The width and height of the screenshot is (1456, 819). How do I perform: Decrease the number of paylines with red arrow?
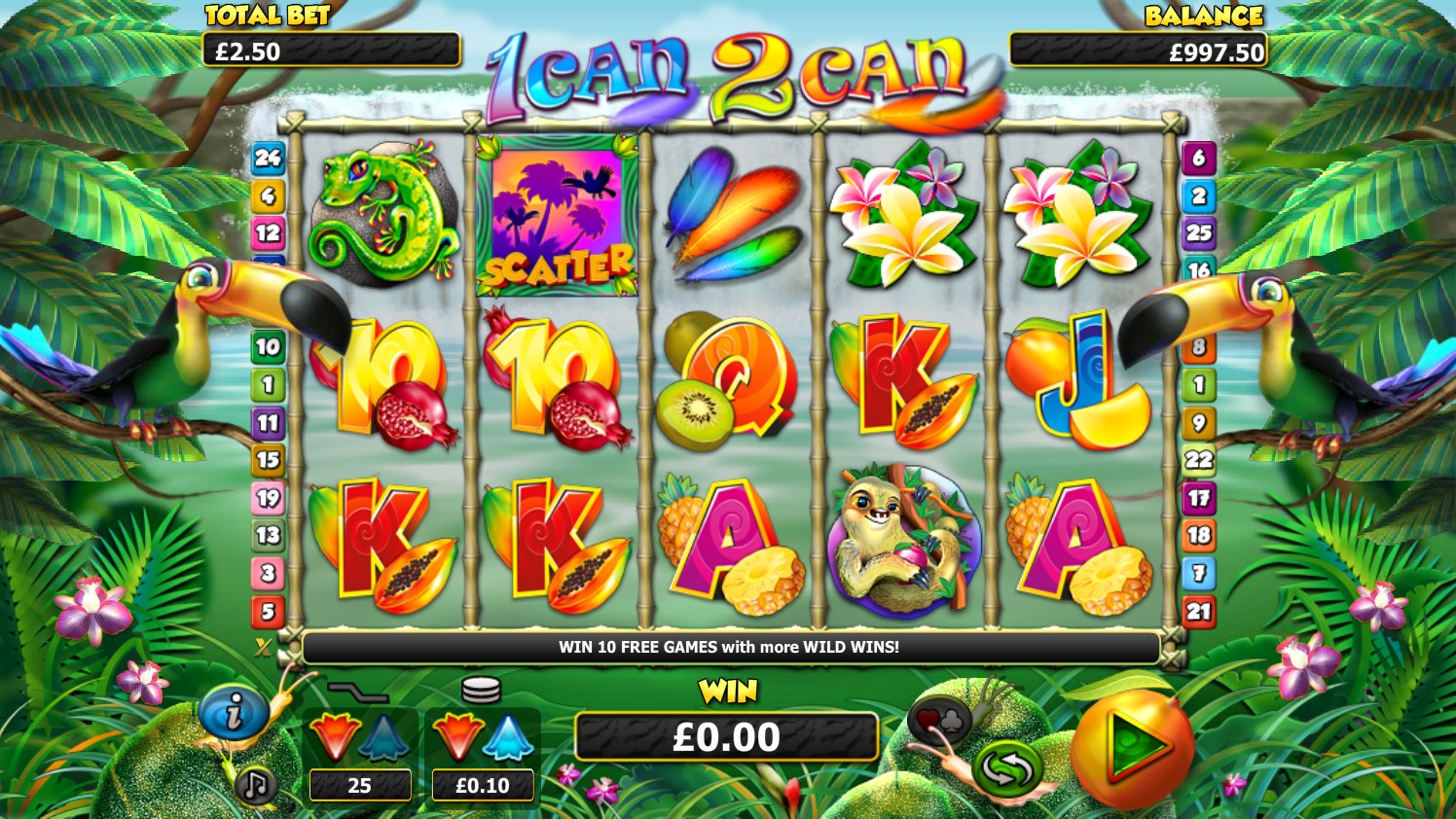click(334, 736)
